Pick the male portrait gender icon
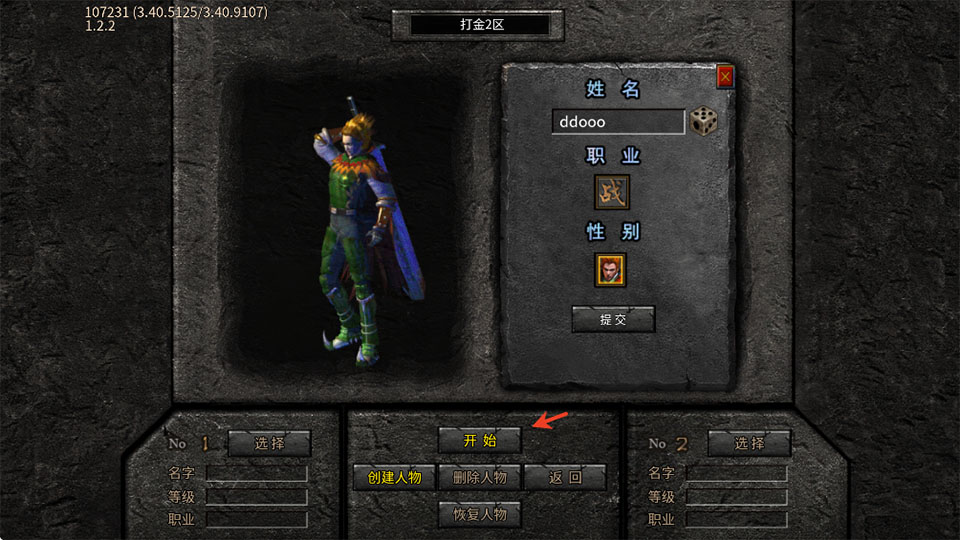Viewport: 960px width, 540px height. tap(612, 269)
